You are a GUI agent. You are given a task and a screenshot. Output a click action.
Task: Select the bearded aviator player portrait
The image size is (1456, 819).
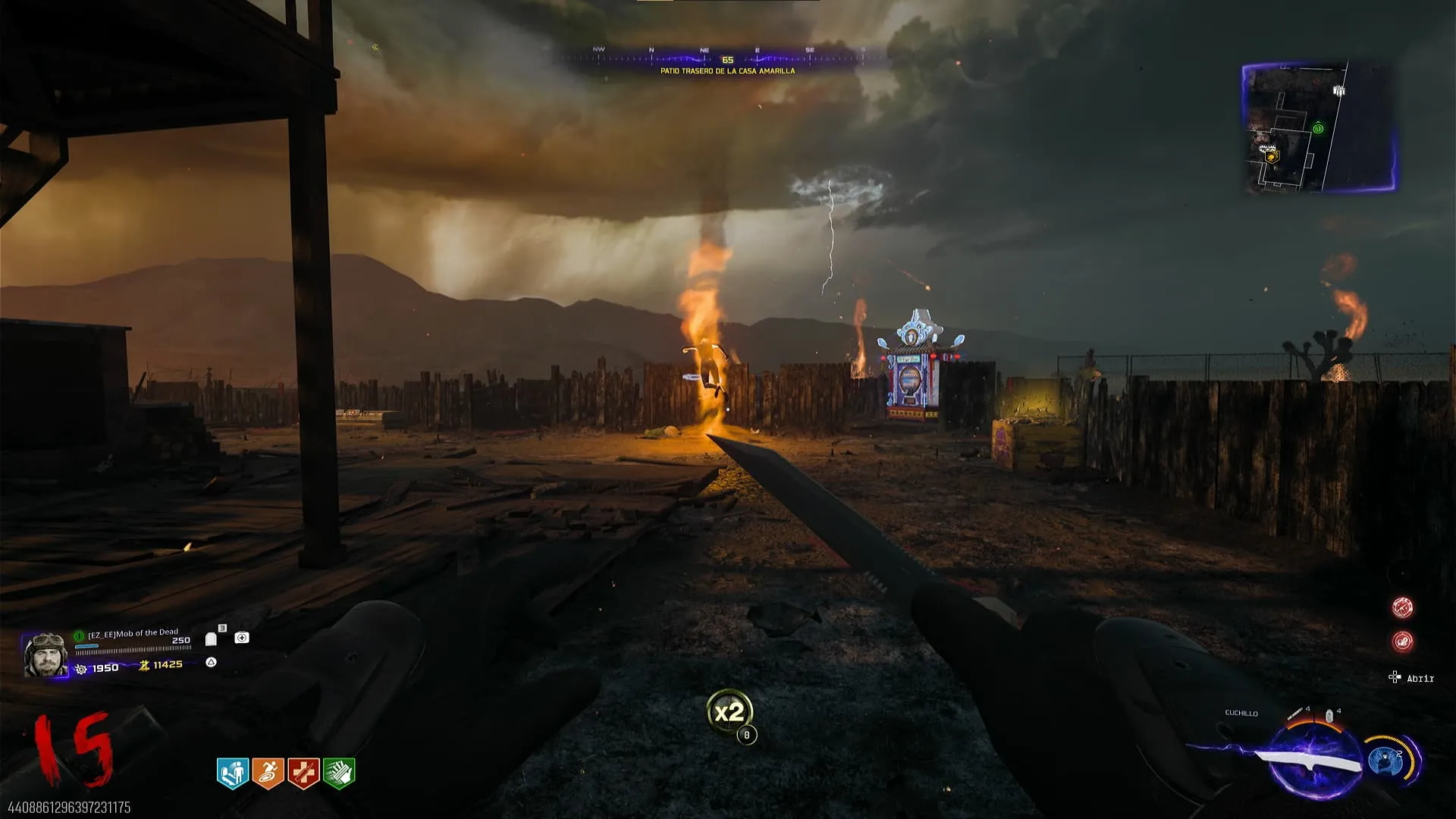click(x=45, y=654)
